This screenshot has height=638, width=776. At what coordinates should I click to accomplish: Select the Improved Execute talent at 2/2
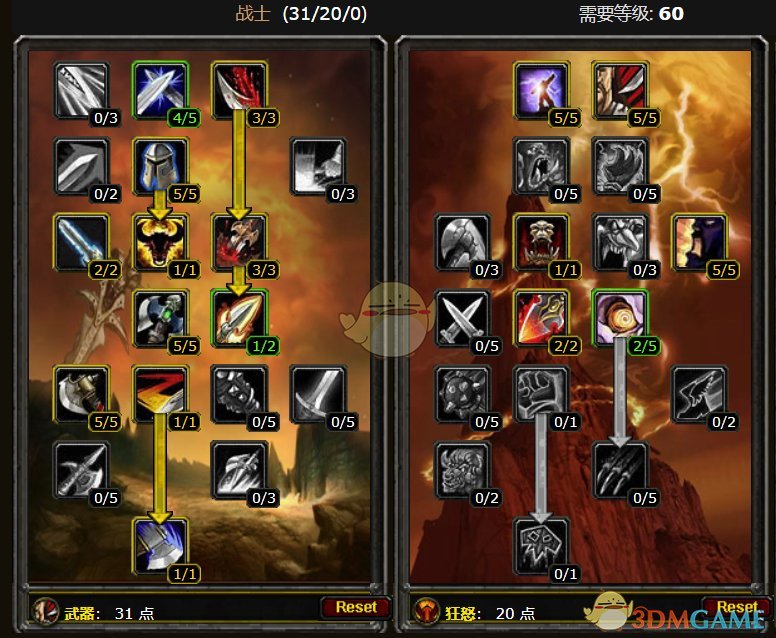coord(542,318)
